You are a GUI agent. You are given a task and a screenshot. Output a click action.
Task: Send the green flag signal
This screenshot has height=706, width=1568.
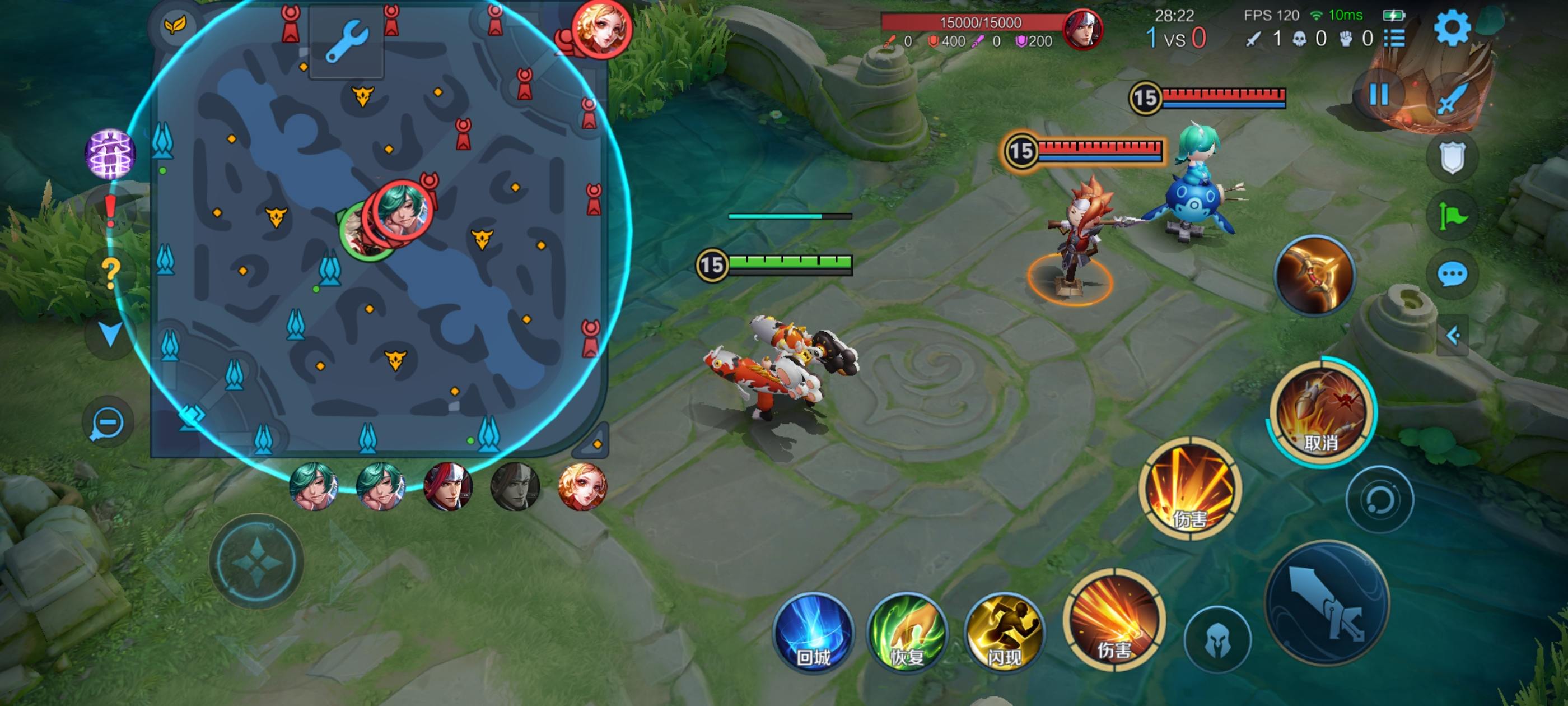click(x=1452, y=216)
